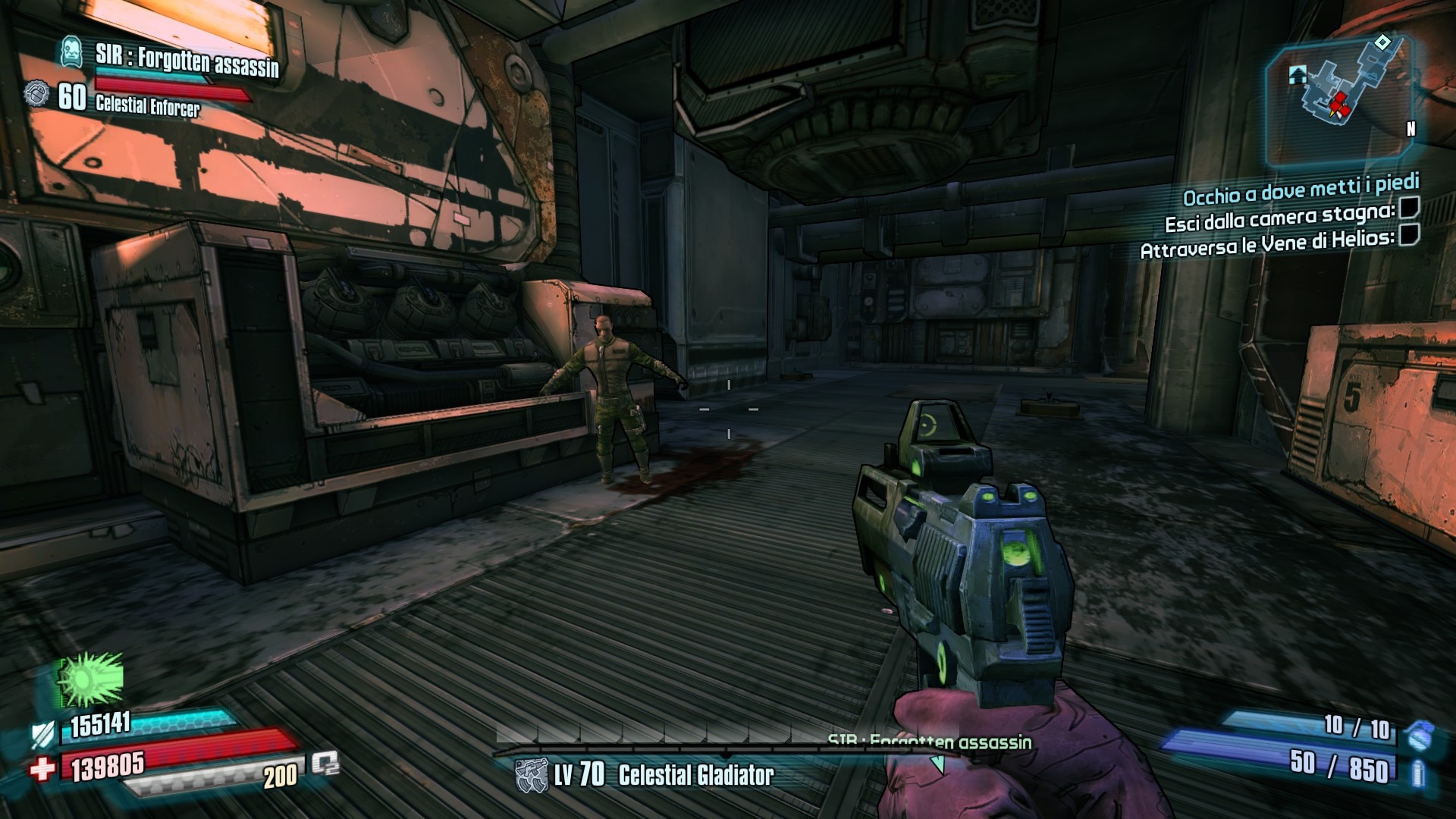The height and width of the screenshot is (819, 1456).
Task: Select the 'Occhio a dove metti i piedi' mission title
Action: point(1301,190)
